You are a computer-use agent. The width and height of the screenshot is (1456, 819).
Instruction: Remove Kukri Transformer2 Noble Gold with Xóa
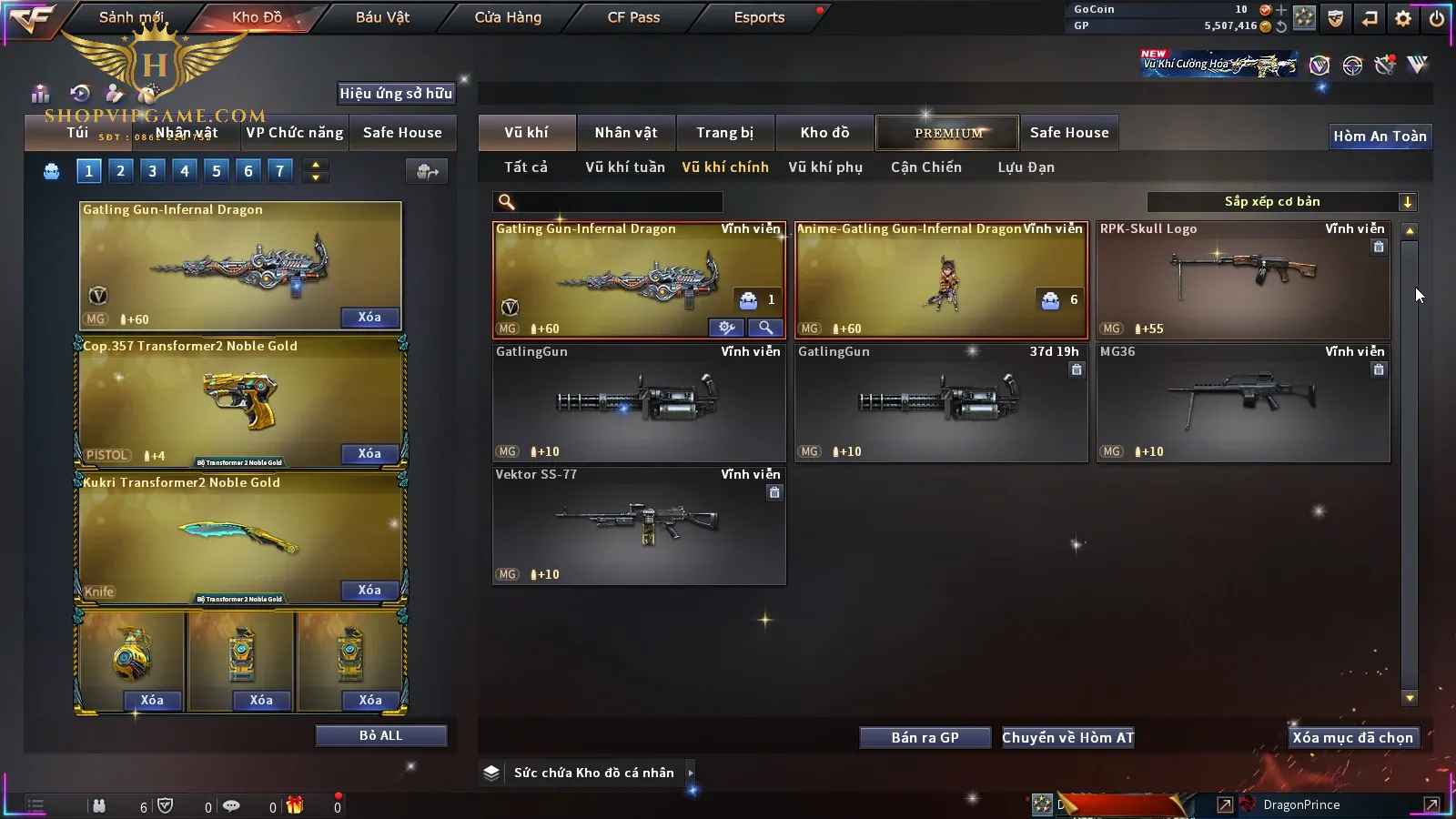coord(369,591)
